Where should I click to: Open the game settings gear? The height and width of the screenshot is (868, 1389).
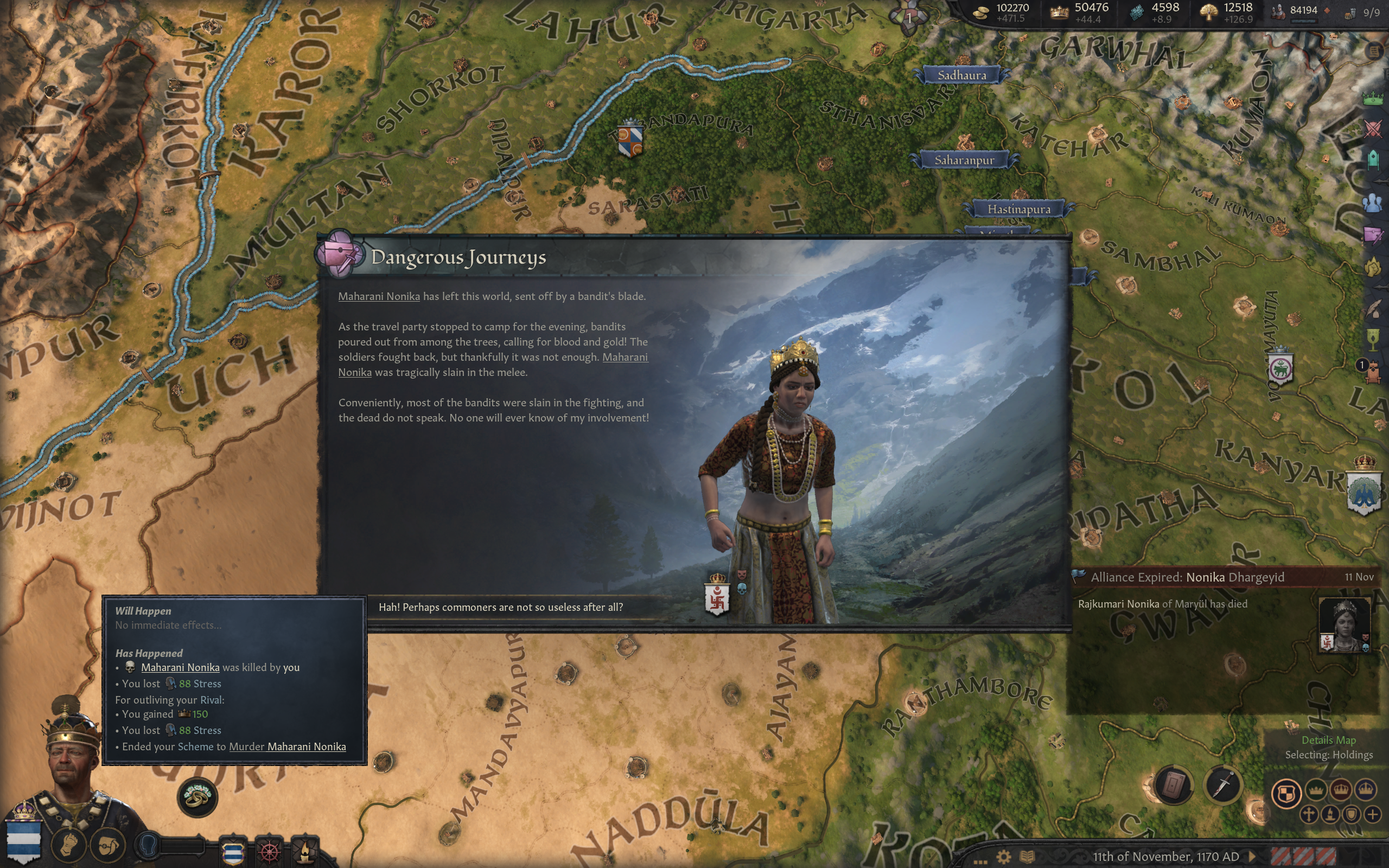1004,857
